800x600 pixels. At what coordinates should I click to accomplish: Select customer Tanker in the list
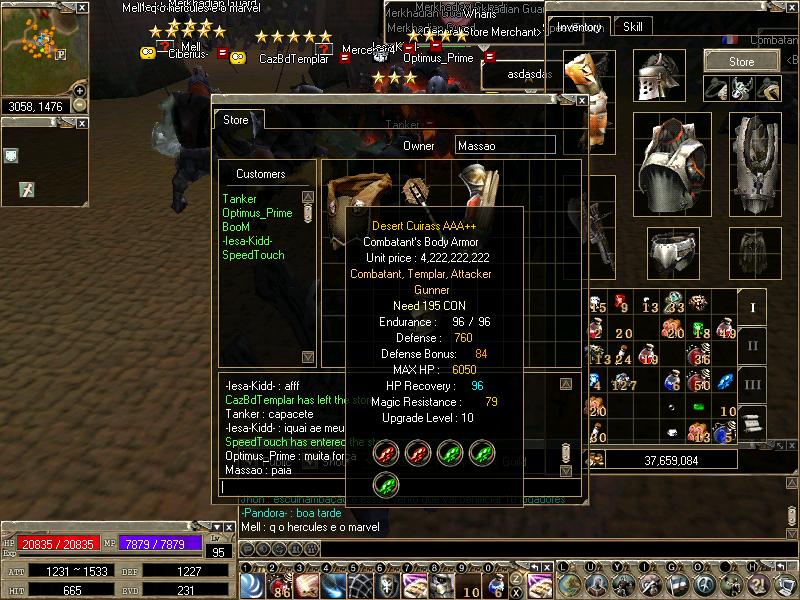click(239, 199)
